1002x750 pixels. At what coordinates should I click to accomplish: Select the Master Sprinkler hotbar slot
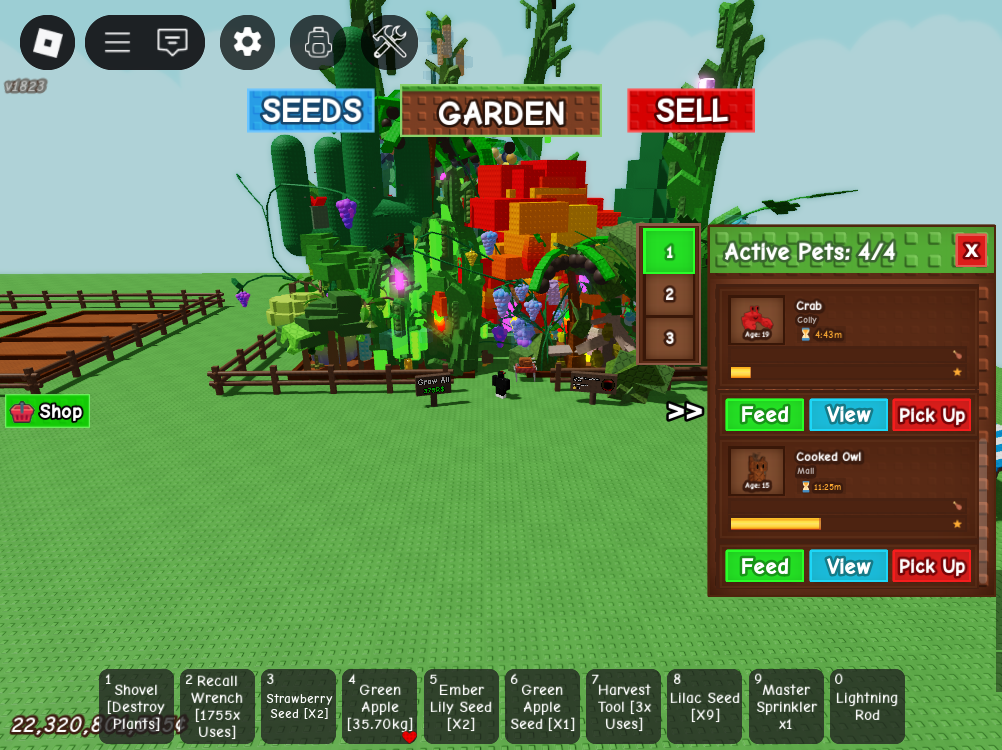(786, 706)
